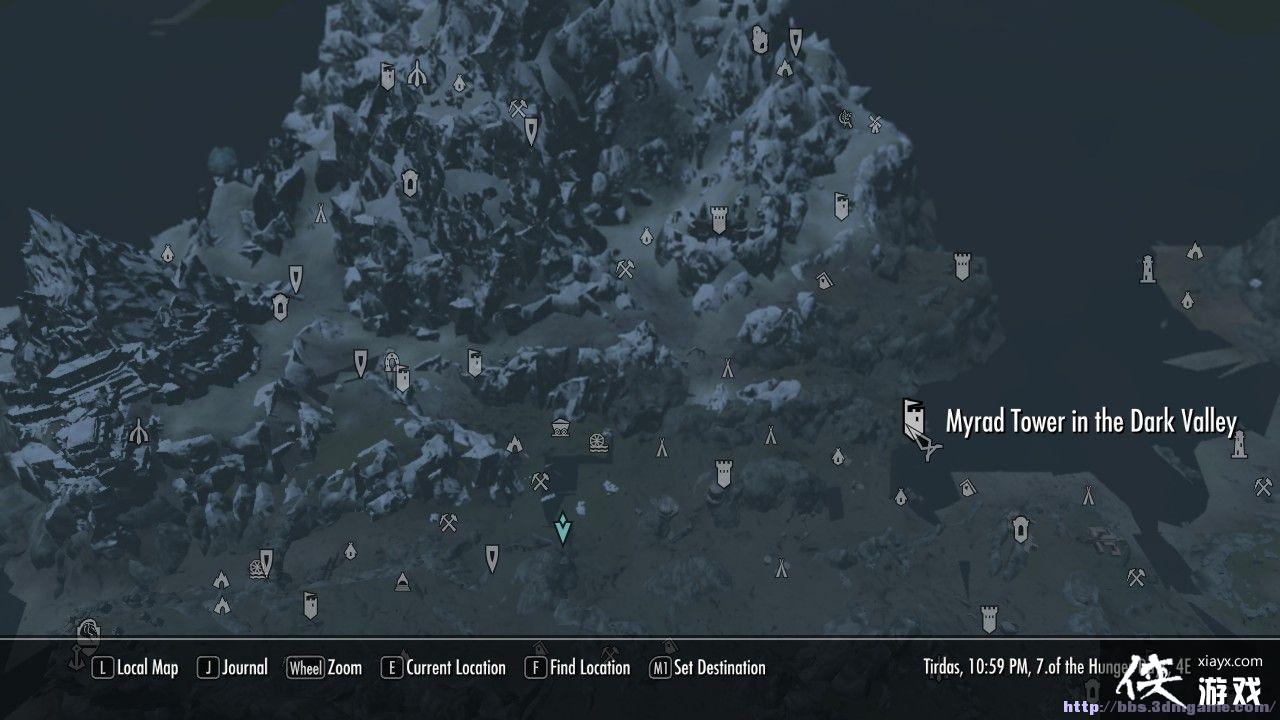Open the water mill map marker
Image resolution: width=1280 pixels, height=720 pixels.
pyautogui.click(x=598, y=446)
